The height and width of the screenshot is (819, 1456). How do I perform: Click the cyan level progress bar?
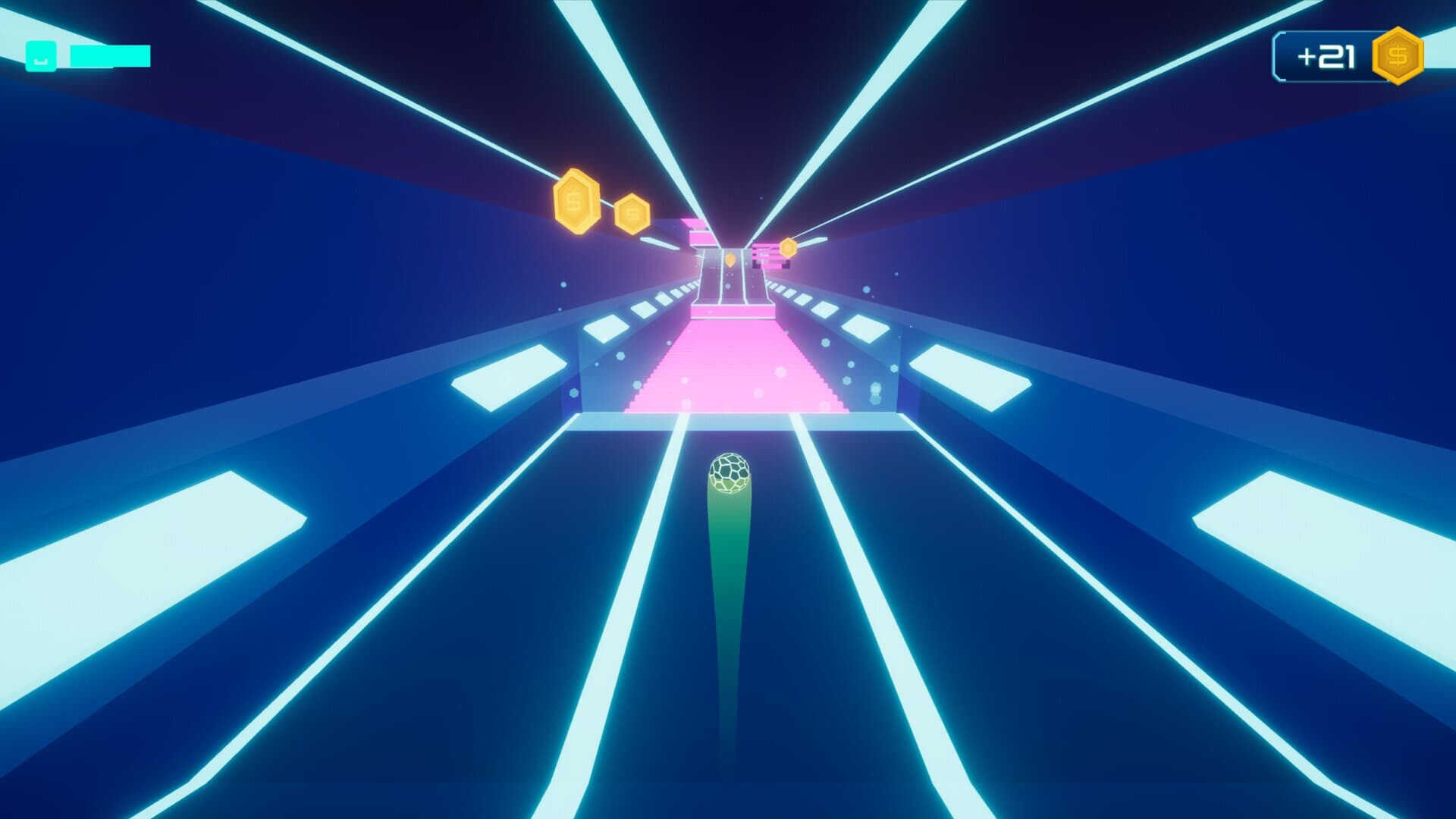[x=106, y=54]
